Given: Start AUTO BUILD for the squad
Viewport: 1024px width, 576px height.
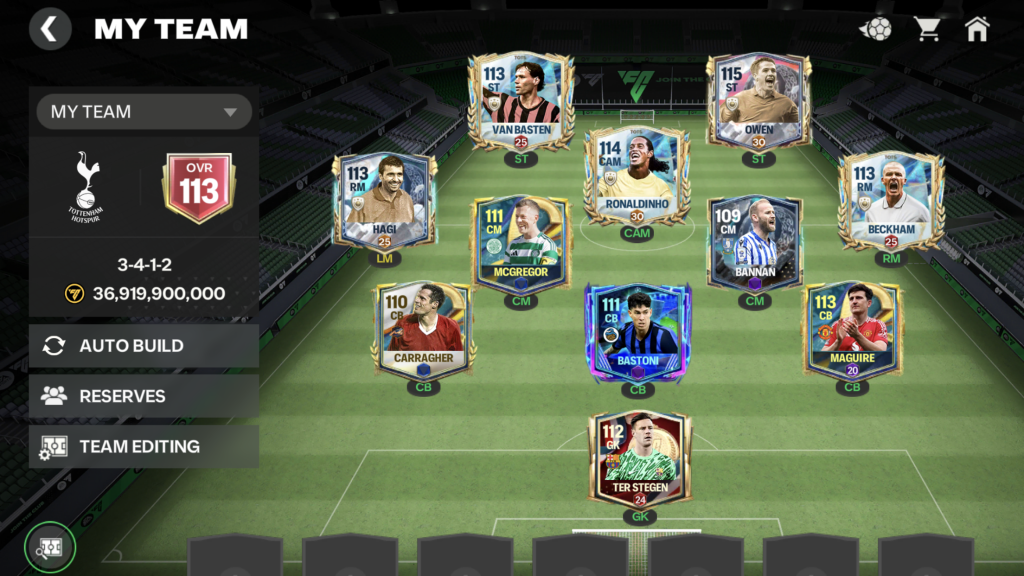Looking at the screenshot, I should tap(144, 346).
